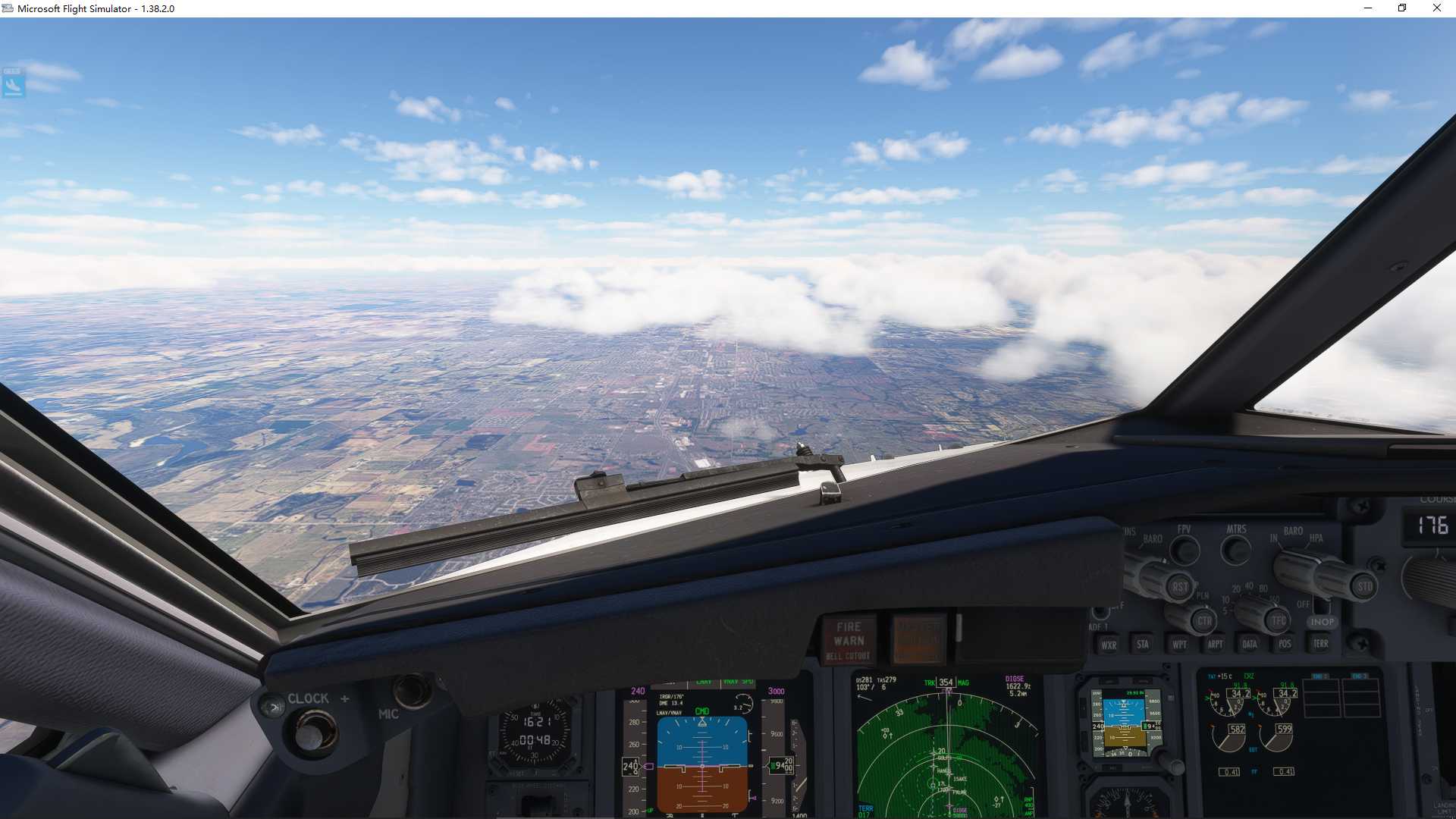
Task: Toggle the FPV flight path vector button
Action: [1185, 550]
